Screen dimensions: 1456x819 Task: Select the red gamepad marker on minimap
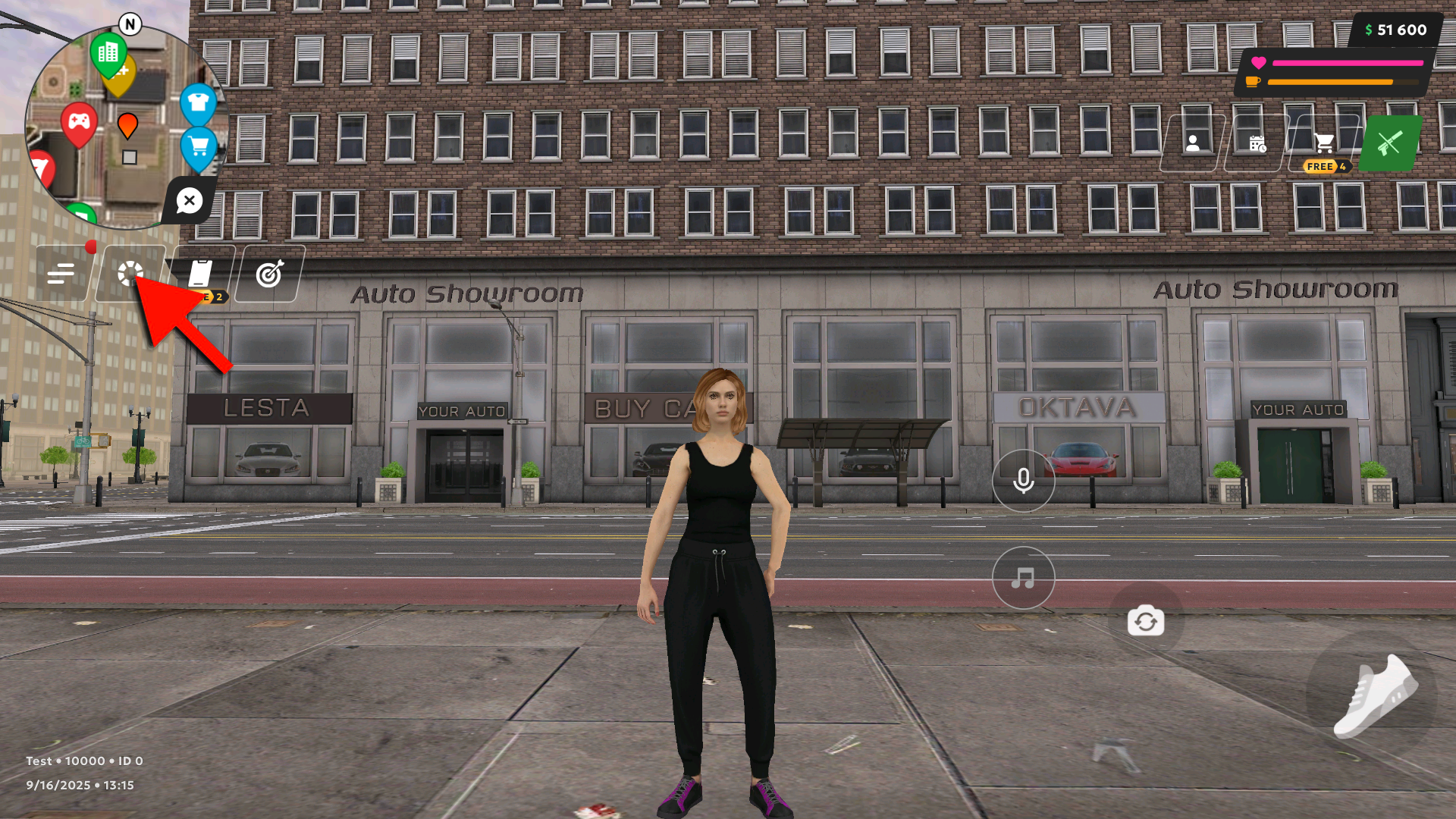(79, 122)
